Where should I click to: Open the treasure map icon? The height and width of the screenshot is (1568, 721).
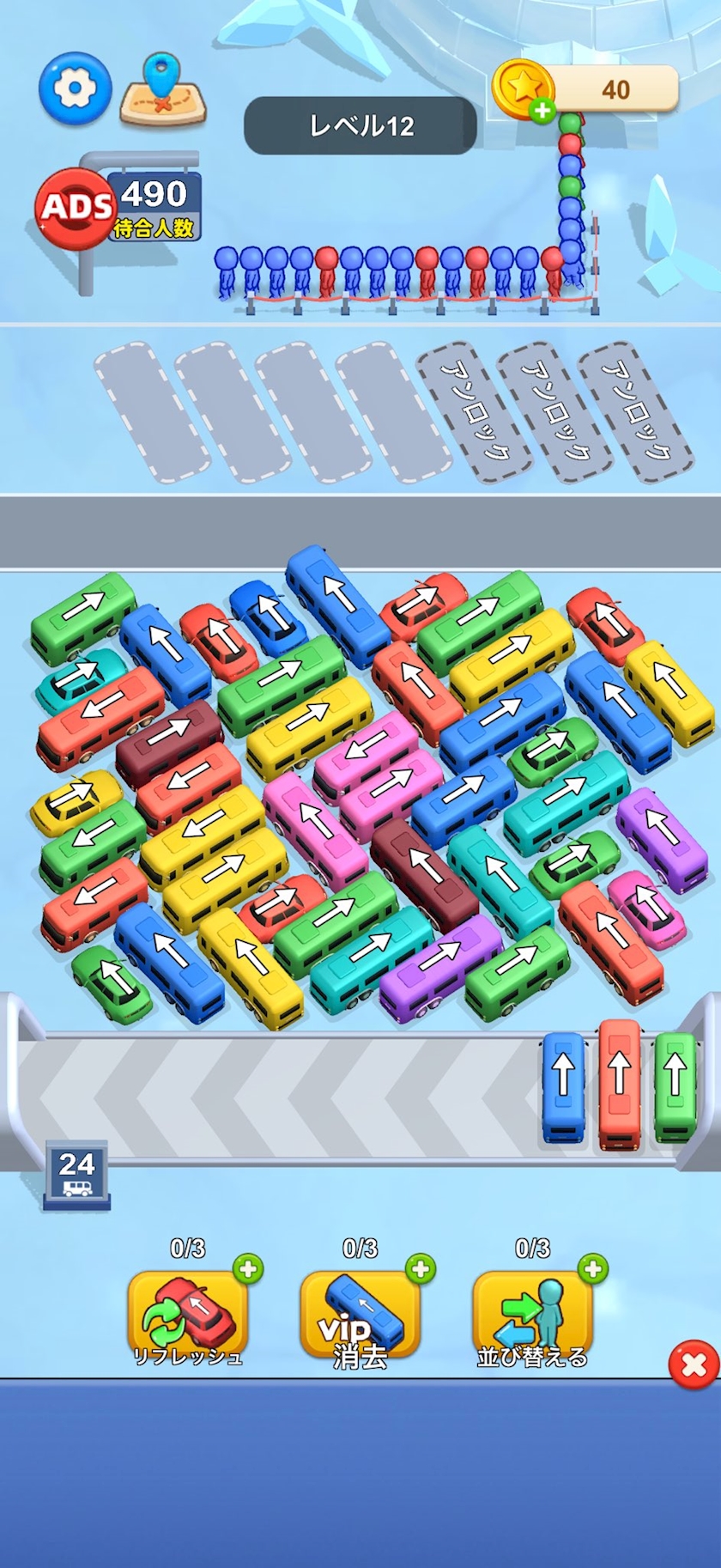coord(163,91)
